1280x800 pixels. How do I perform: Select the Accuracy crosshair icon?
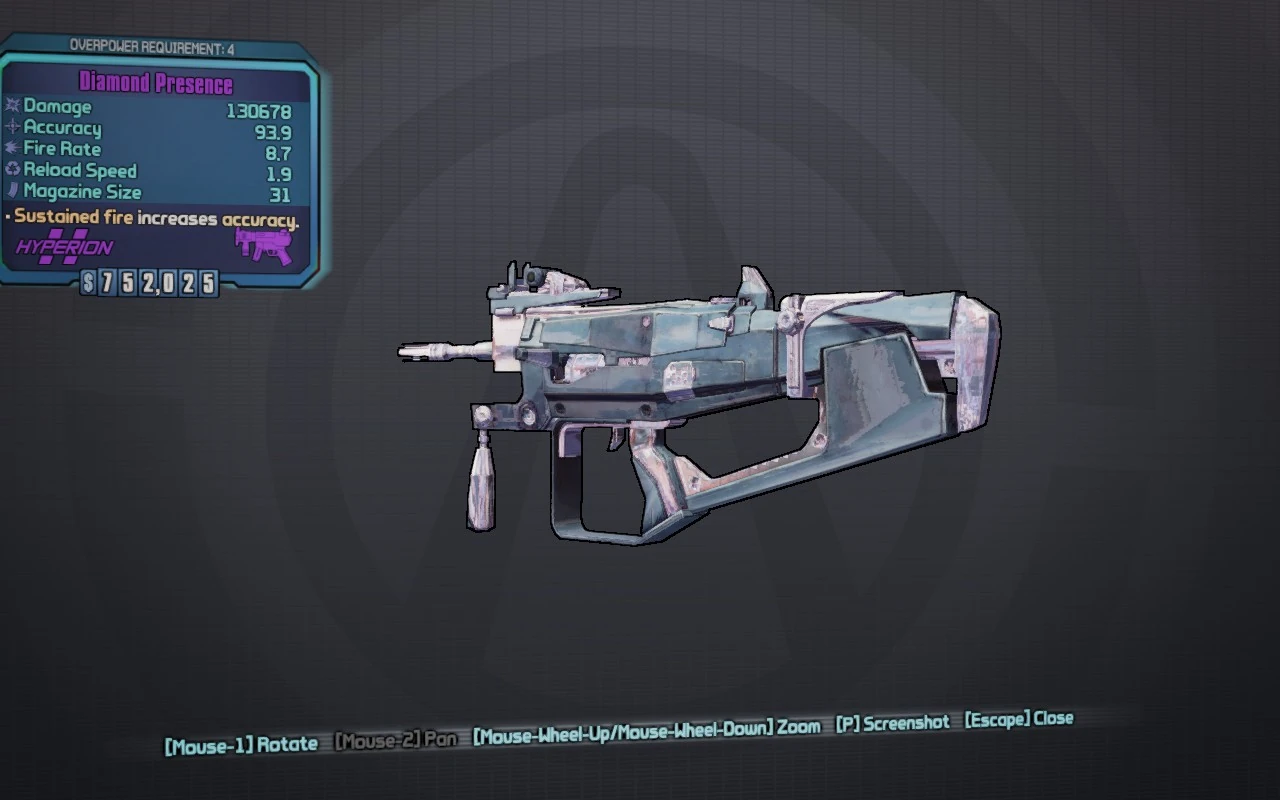click(x=13, y=128)
